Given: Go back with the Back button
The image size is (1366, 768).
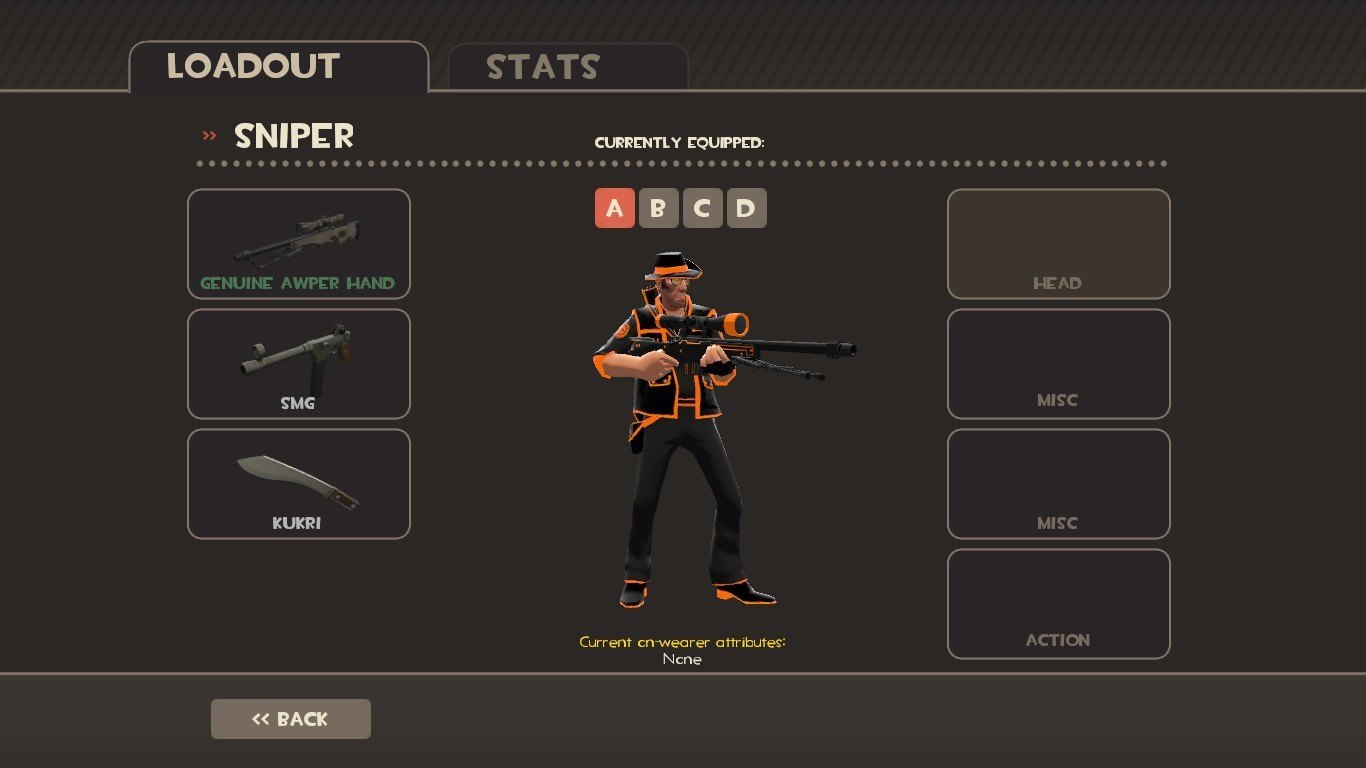Looking at the screenshot, I should (290, 719).
